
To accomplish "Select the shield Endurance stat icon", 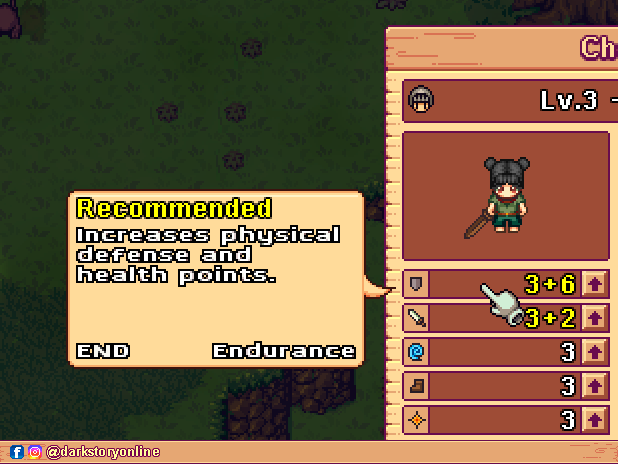I will pos(417,284).
